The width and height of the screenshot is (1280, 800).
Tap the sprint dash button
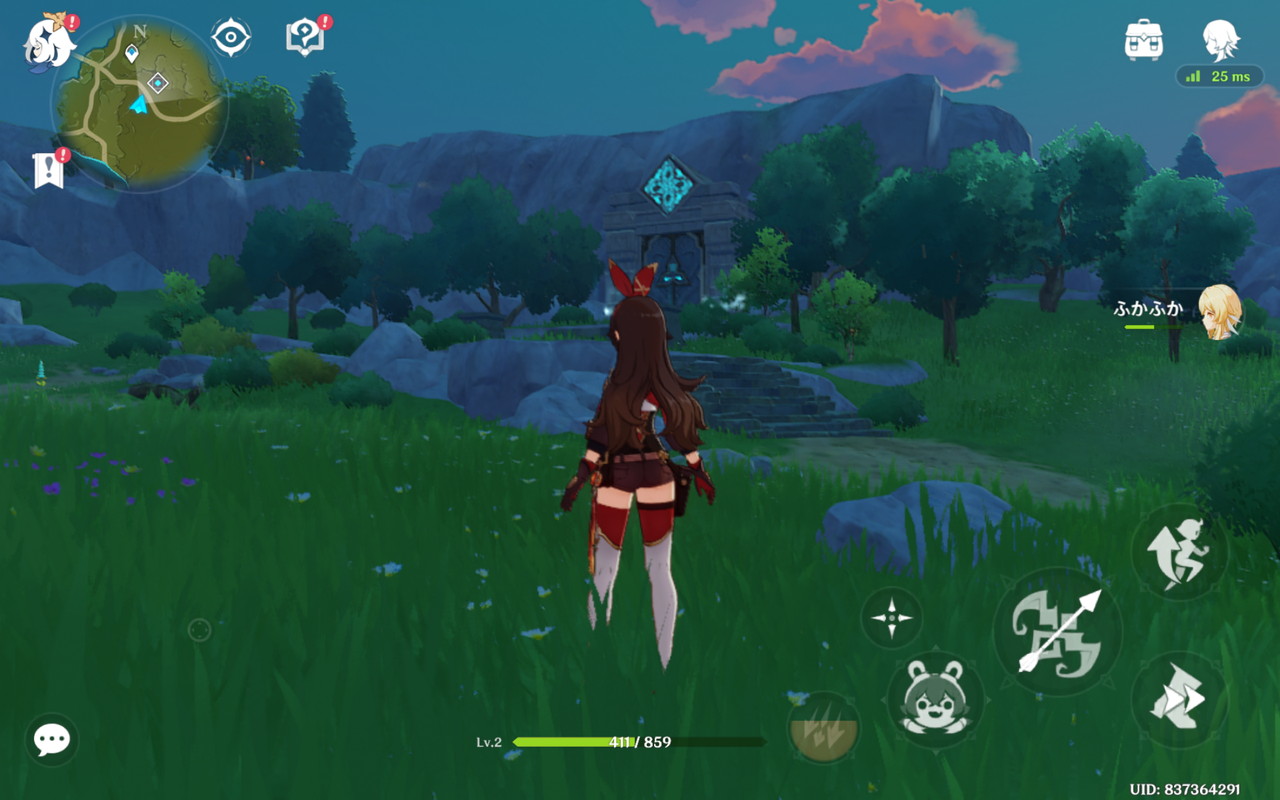pyautogui.click(x=1179, y=700)
